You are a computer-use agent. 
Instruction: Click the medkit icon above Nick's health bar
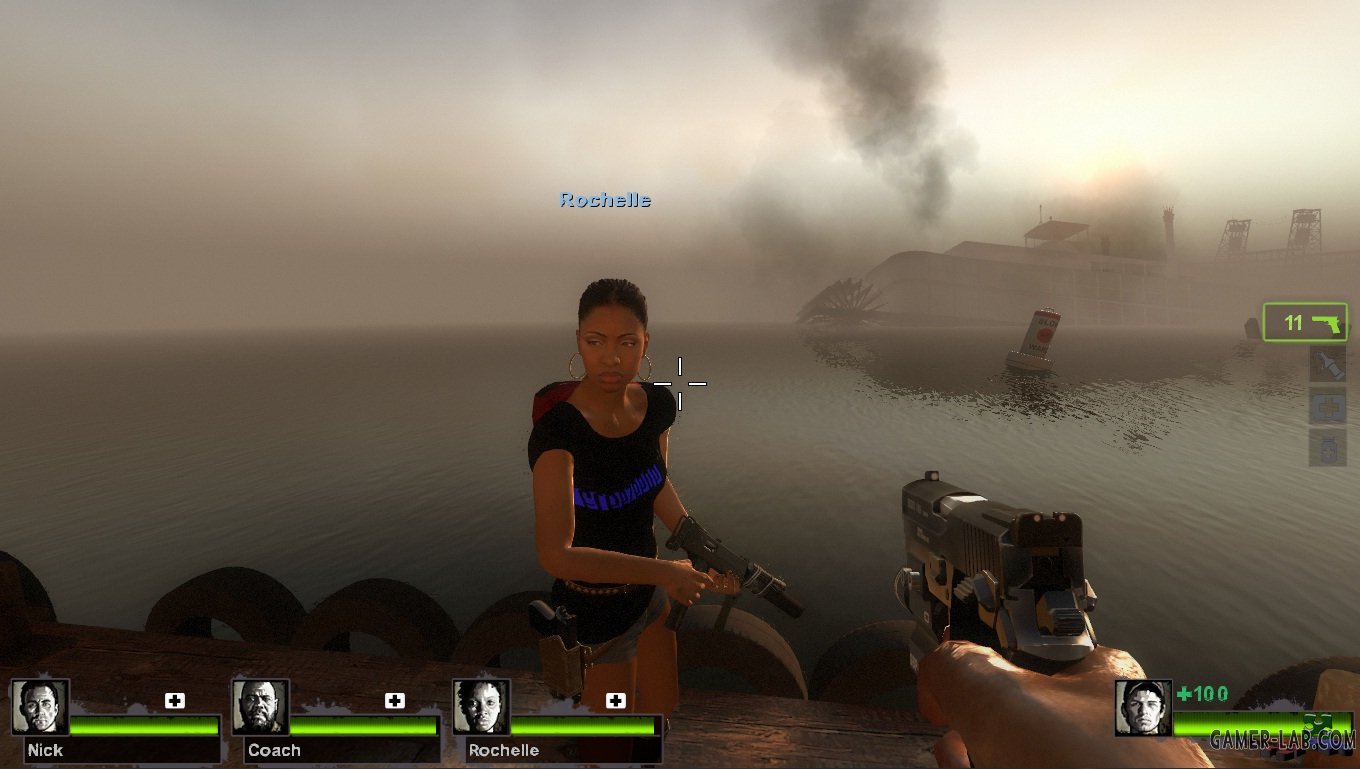pyautogui.click(x=175, y=700)
